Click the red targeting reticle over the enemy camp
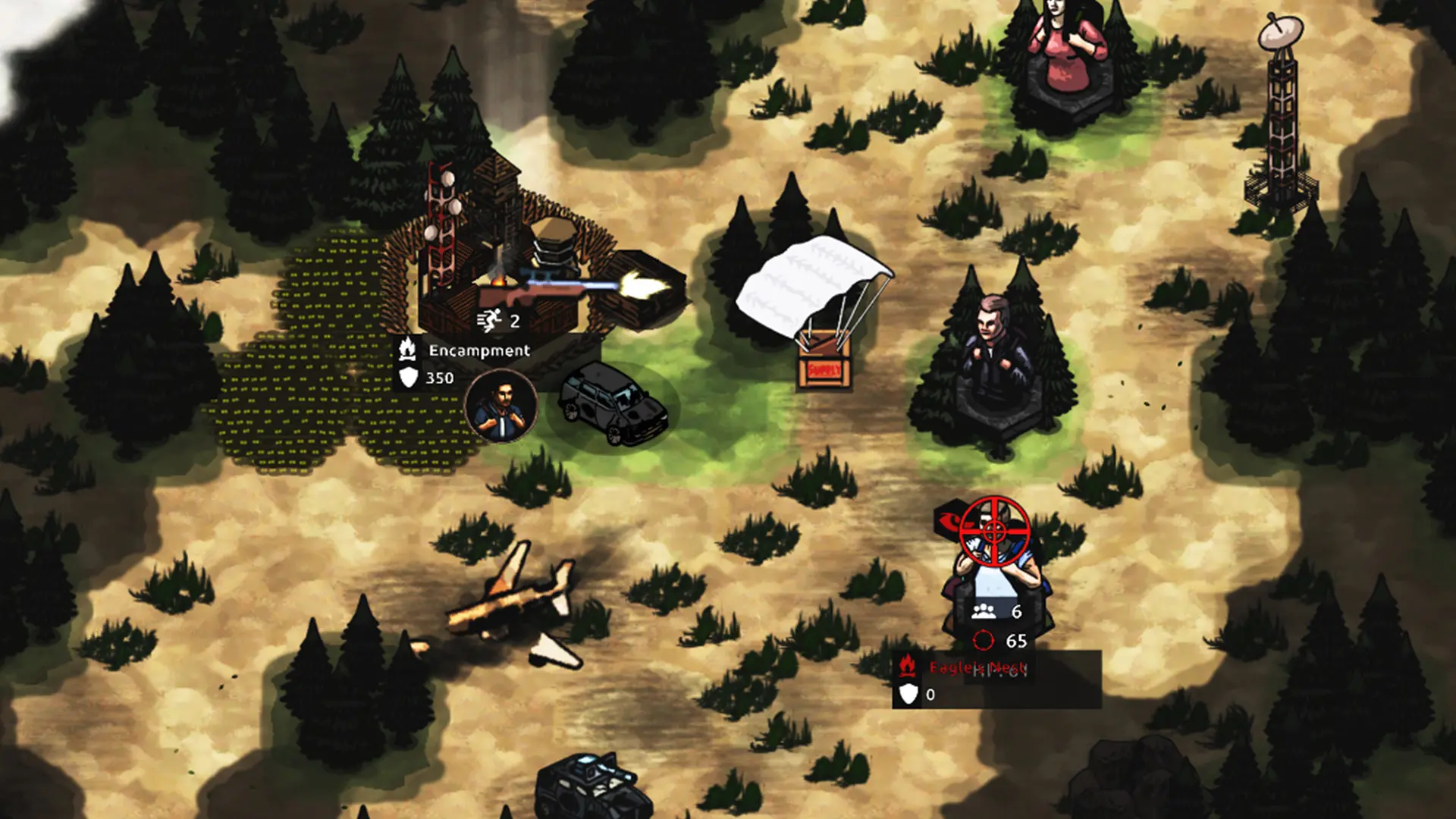 point(993,532)
